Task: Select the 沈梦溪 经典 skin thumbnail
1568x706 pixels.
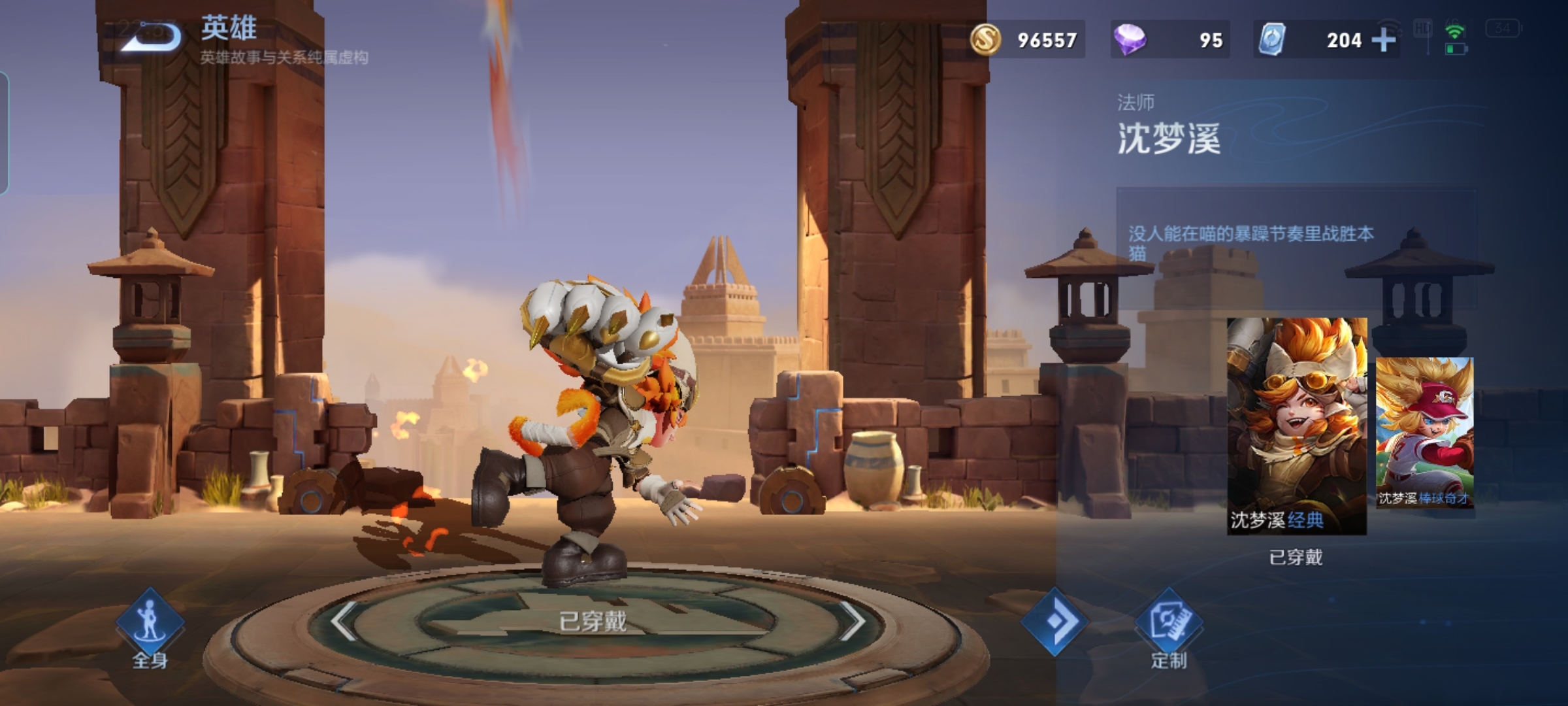Action: click(1296, 426)
